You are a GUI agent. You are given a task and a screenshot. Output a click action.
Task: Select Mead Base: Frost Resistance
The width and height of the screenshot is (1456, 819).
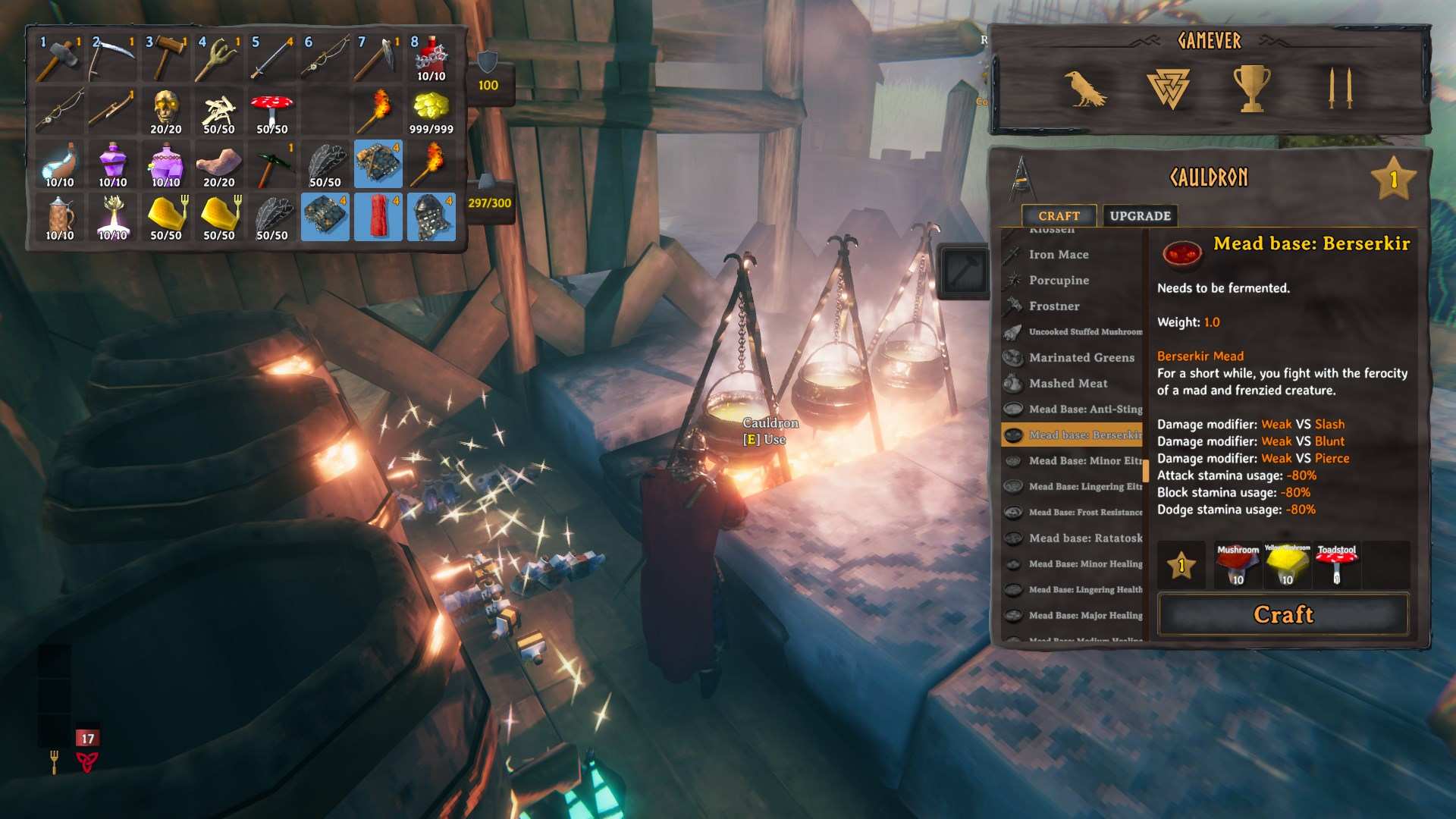[x=1084, y=513]
